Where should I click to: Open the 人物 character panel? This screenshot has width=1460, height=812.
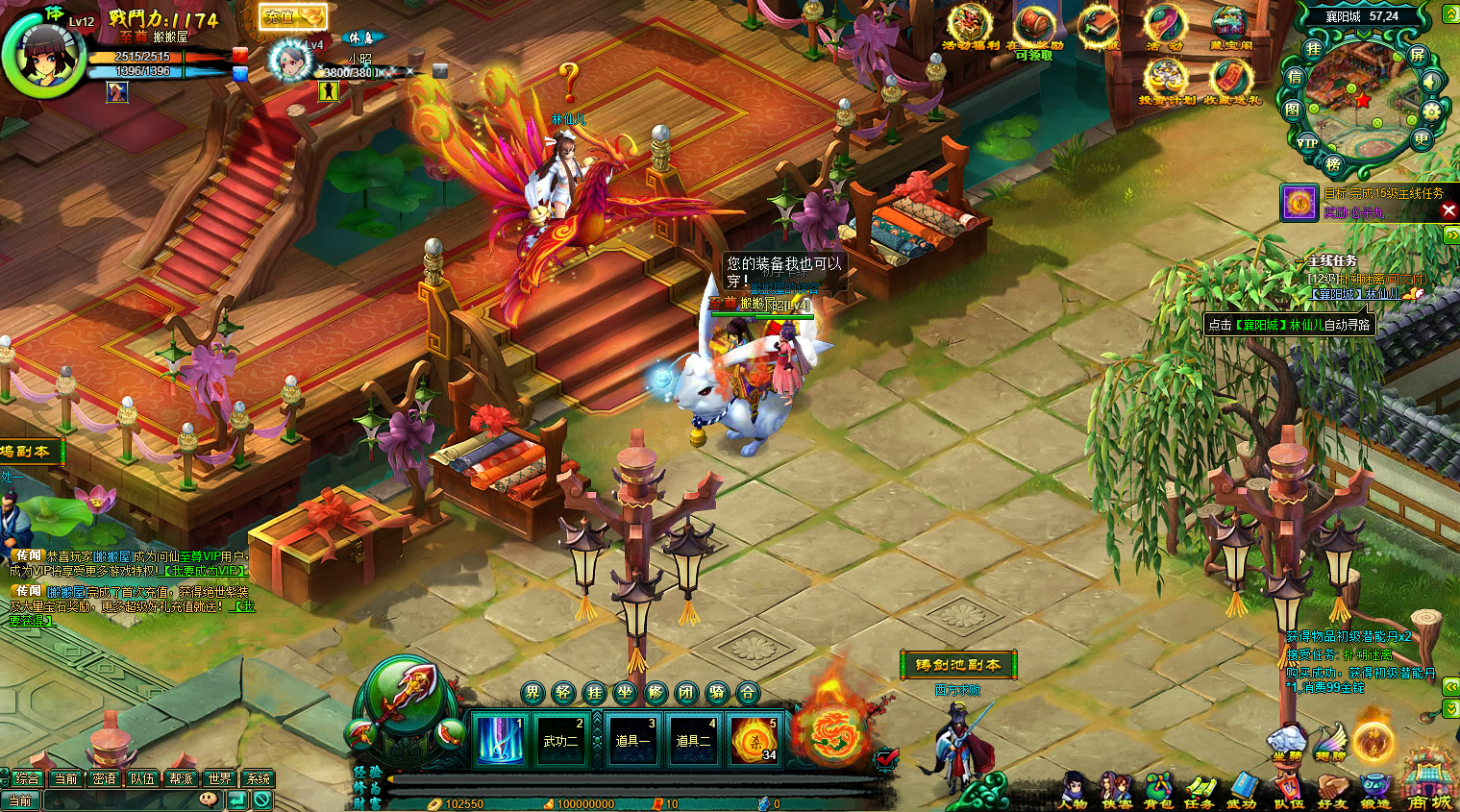pyautogui.click(x=1074, y=790)
